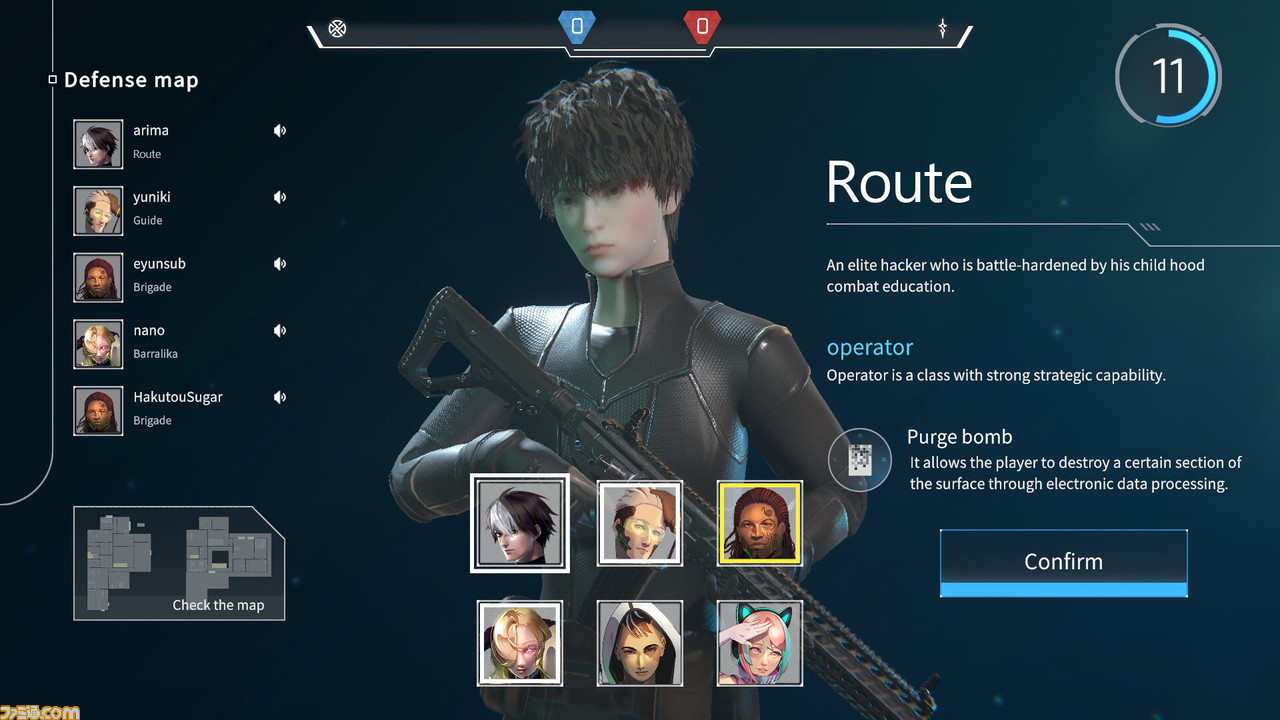1280x720 pixels.
Task: Toggle voice for player arima
Action: (280, 131)
